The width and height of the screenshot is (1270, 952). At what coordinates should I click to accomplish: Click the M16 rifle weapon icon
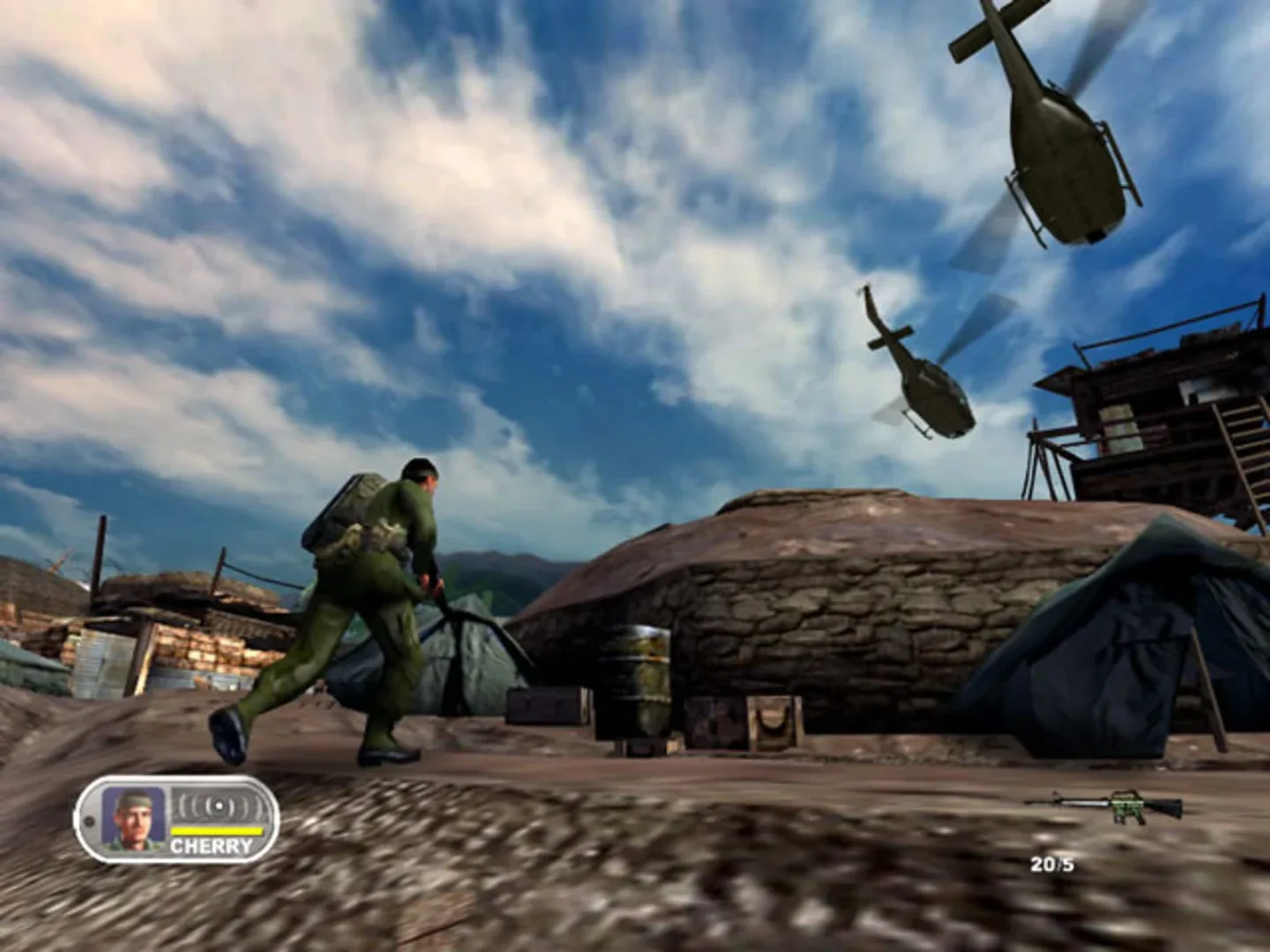[1105, 804]
